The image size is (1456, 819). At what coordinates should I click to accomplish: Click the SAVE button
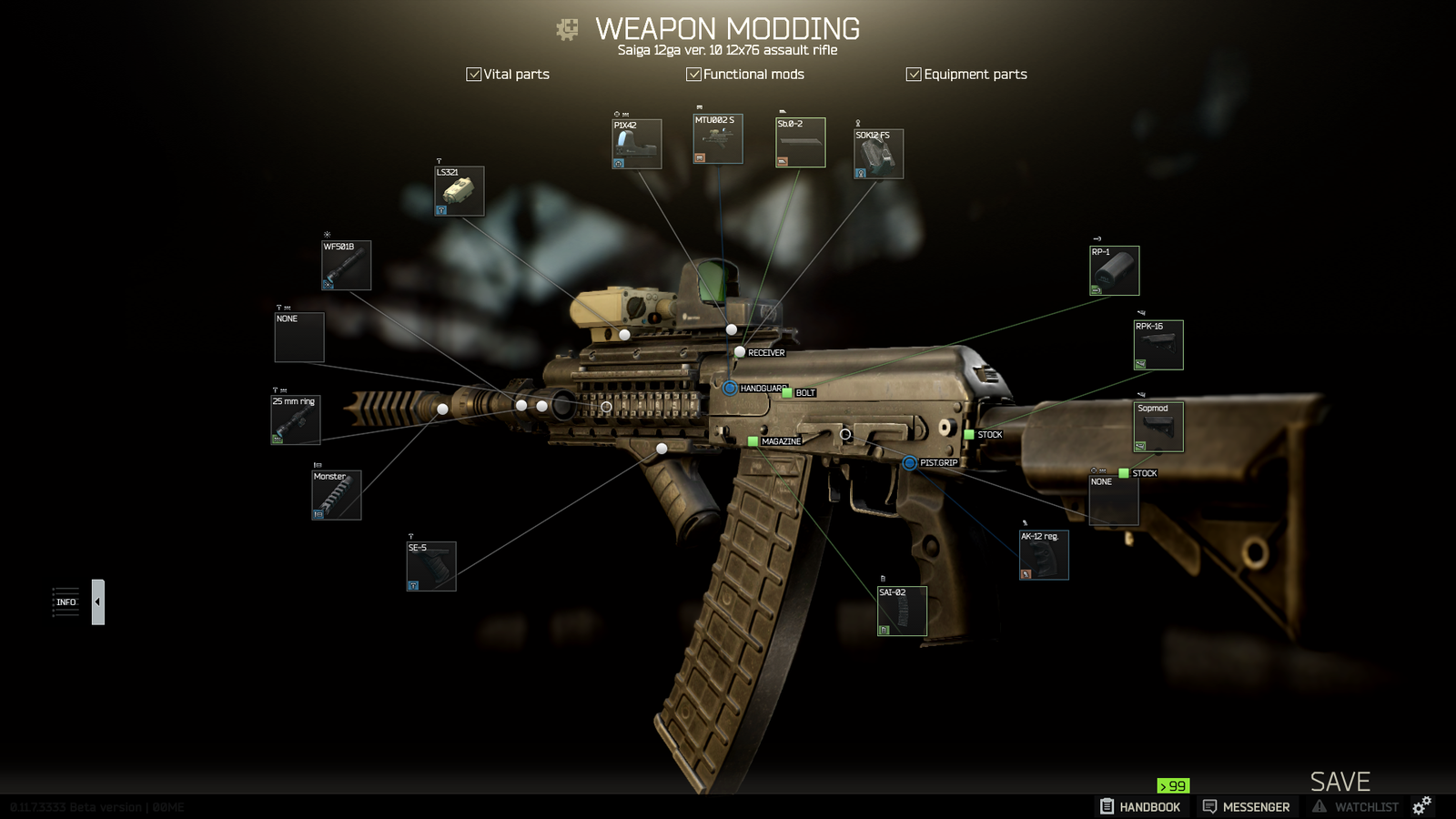click(x=1340, y=781)
